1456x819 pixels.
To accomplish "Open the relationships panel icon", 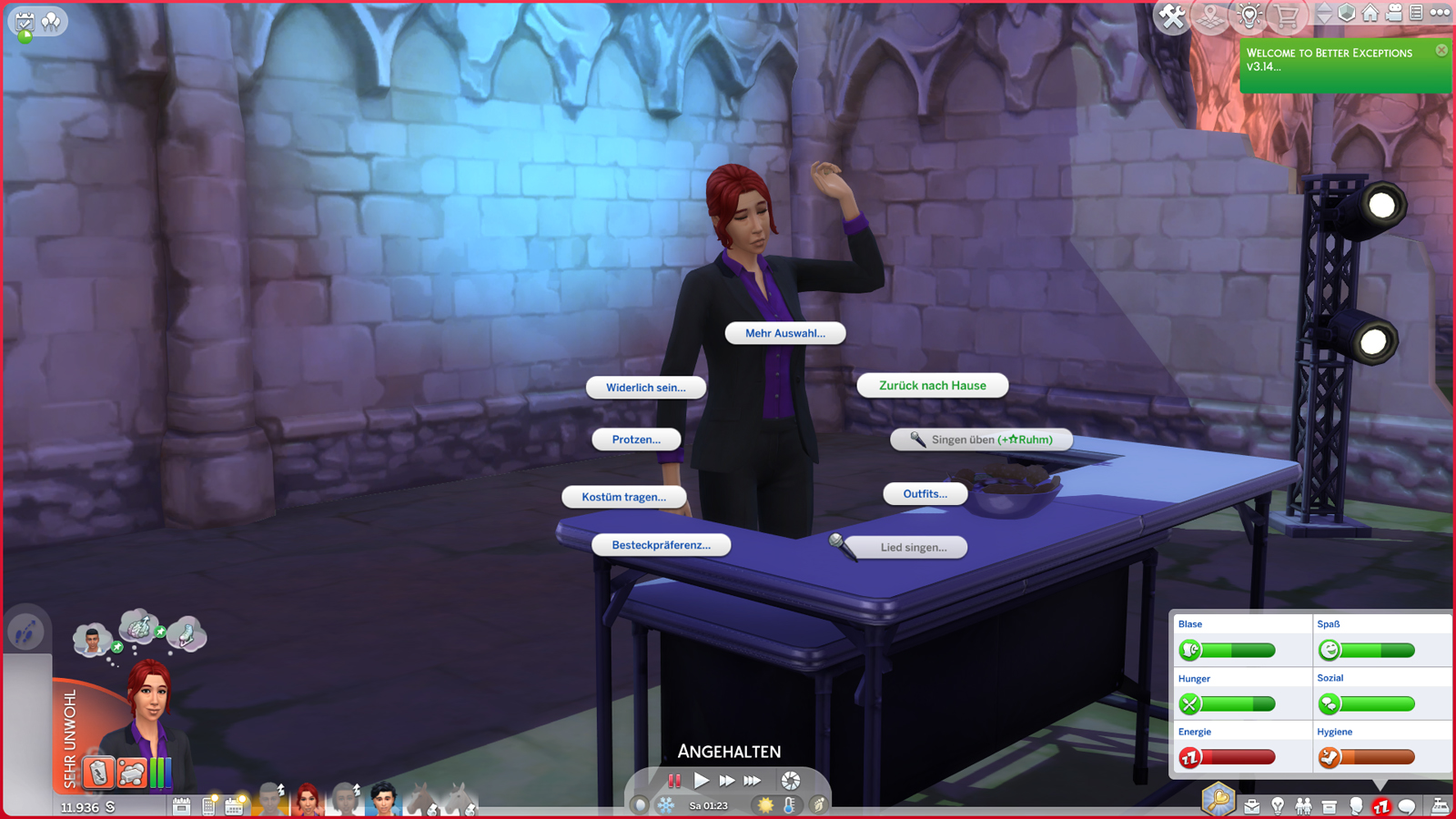I will 1303,806.
